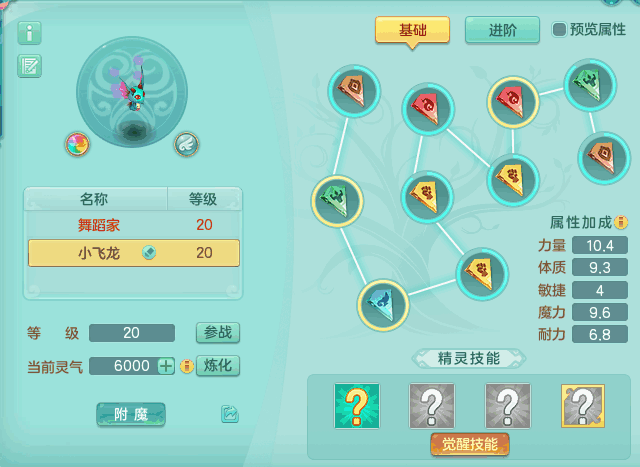Open the rainbow color wheel icon
Screen dimensions: 640x467
tap(77, 144)
